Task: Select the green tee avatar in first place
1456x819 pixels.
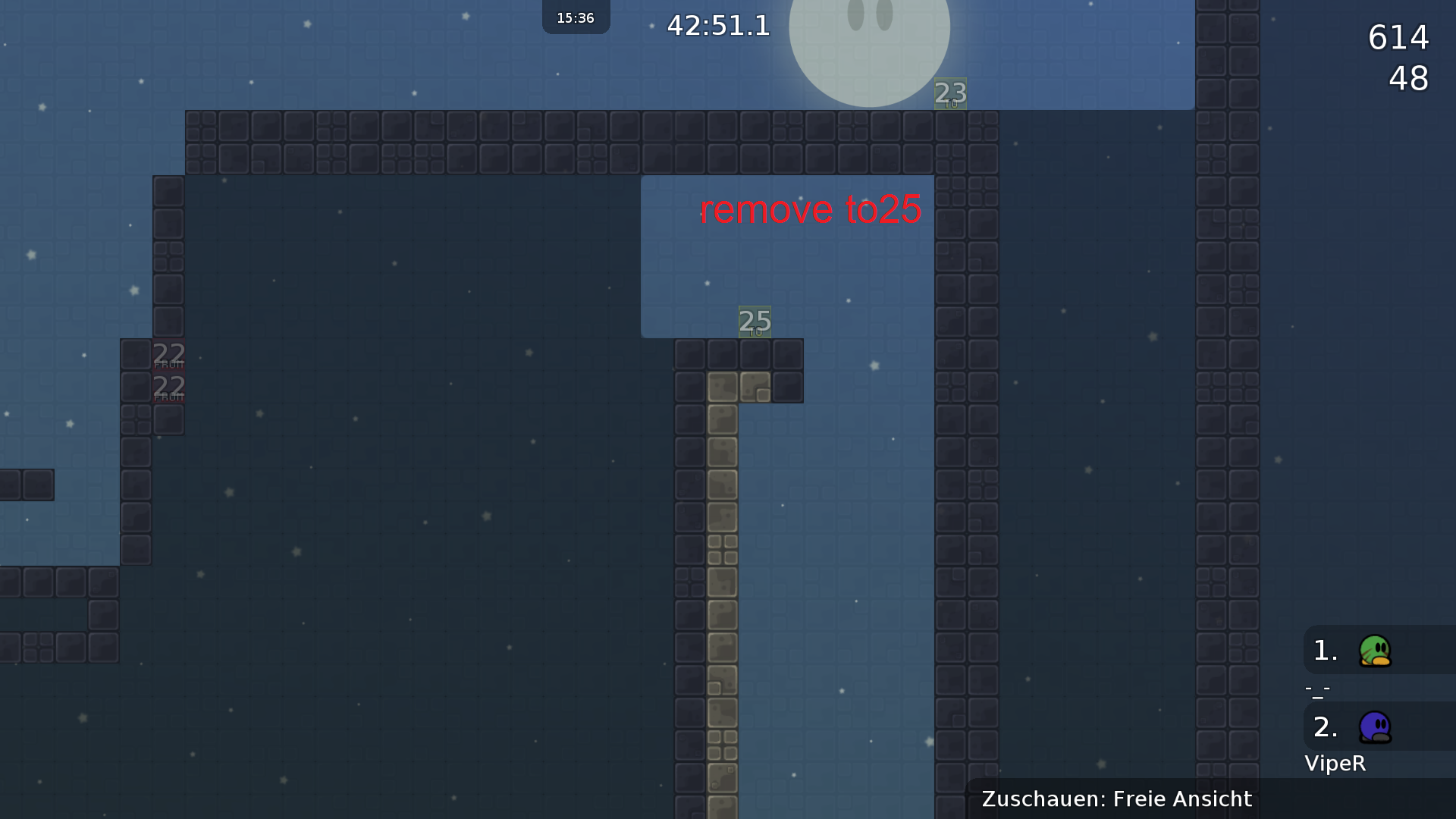Action: click(1376, 651)
